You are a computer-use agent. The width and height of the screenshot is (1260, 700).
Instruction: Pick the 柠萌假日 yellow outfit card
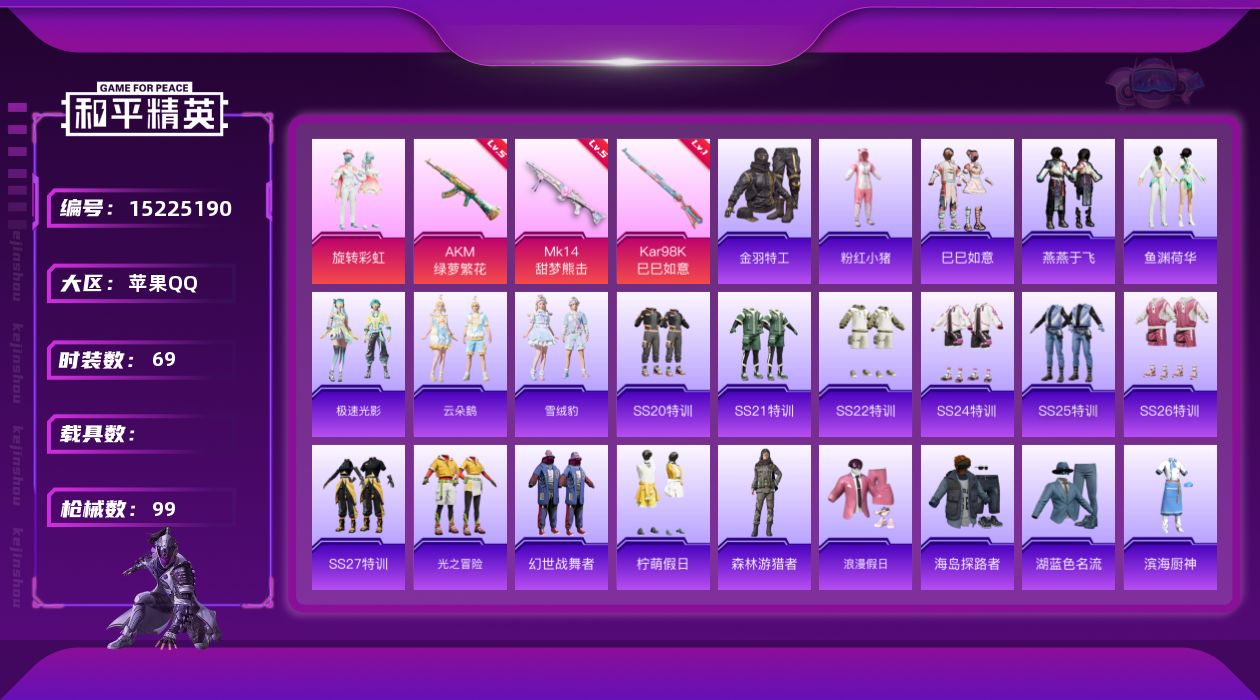click(663, 517)
